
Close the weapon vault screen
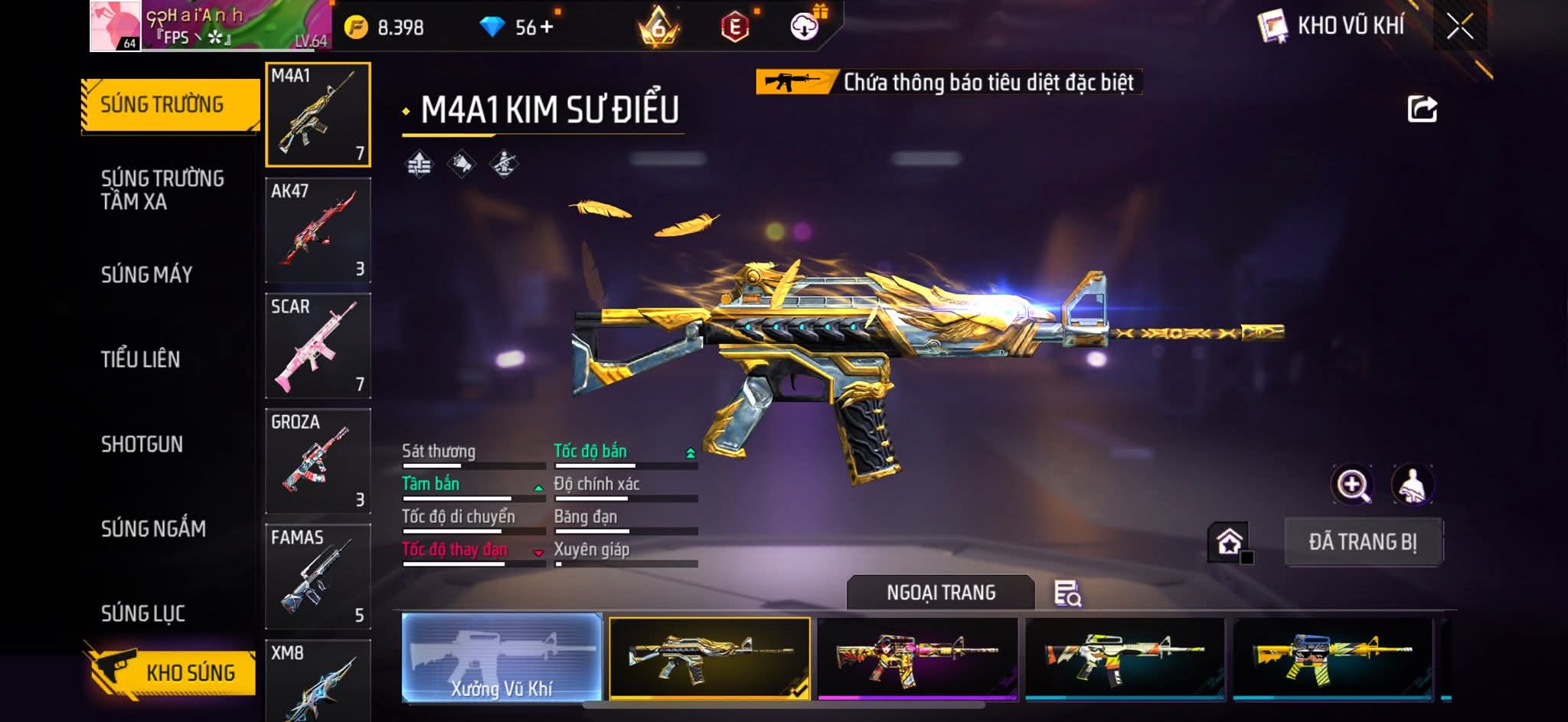pyautogui.click(x=1459, y=27)
